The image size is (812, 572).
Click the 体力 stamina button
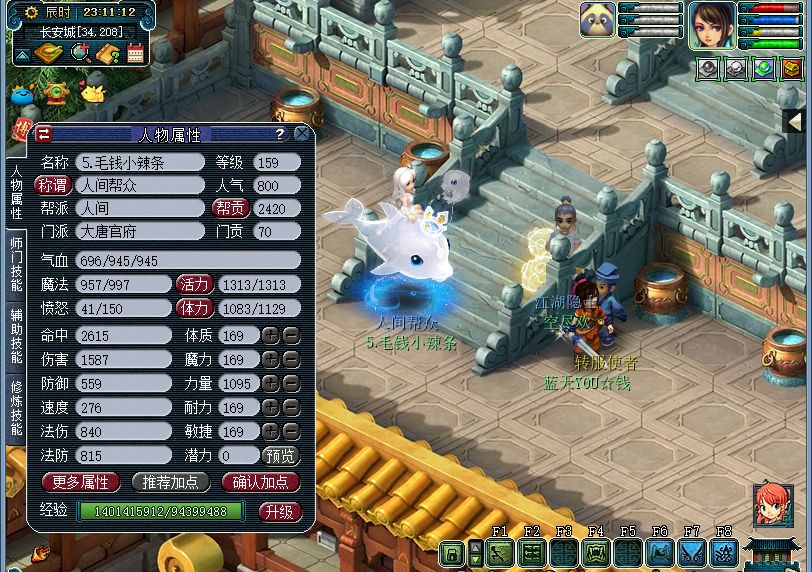[195, 308]
